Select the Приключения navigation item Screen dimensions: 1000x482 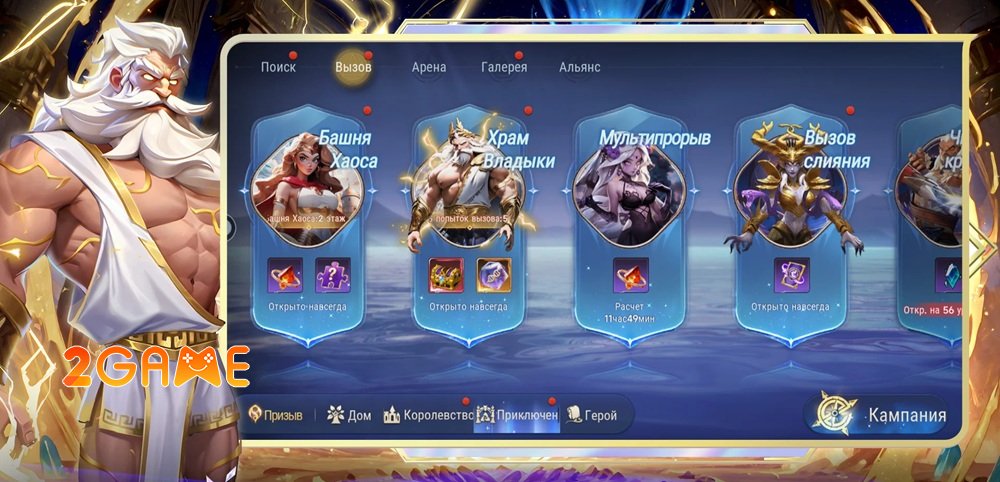517,414
